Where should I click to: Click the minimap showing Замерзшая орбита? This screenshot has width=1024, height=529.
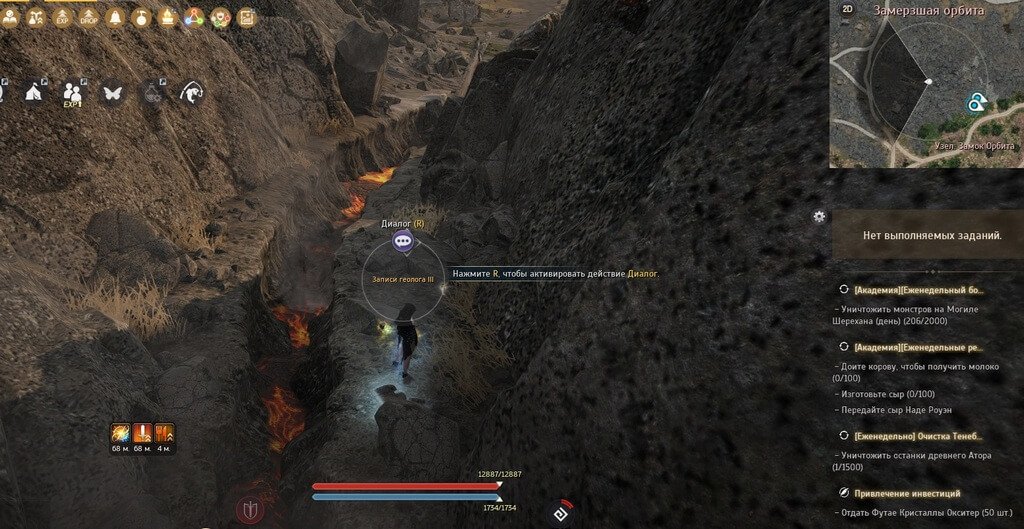pyautogui.click(x=926, y=85)
